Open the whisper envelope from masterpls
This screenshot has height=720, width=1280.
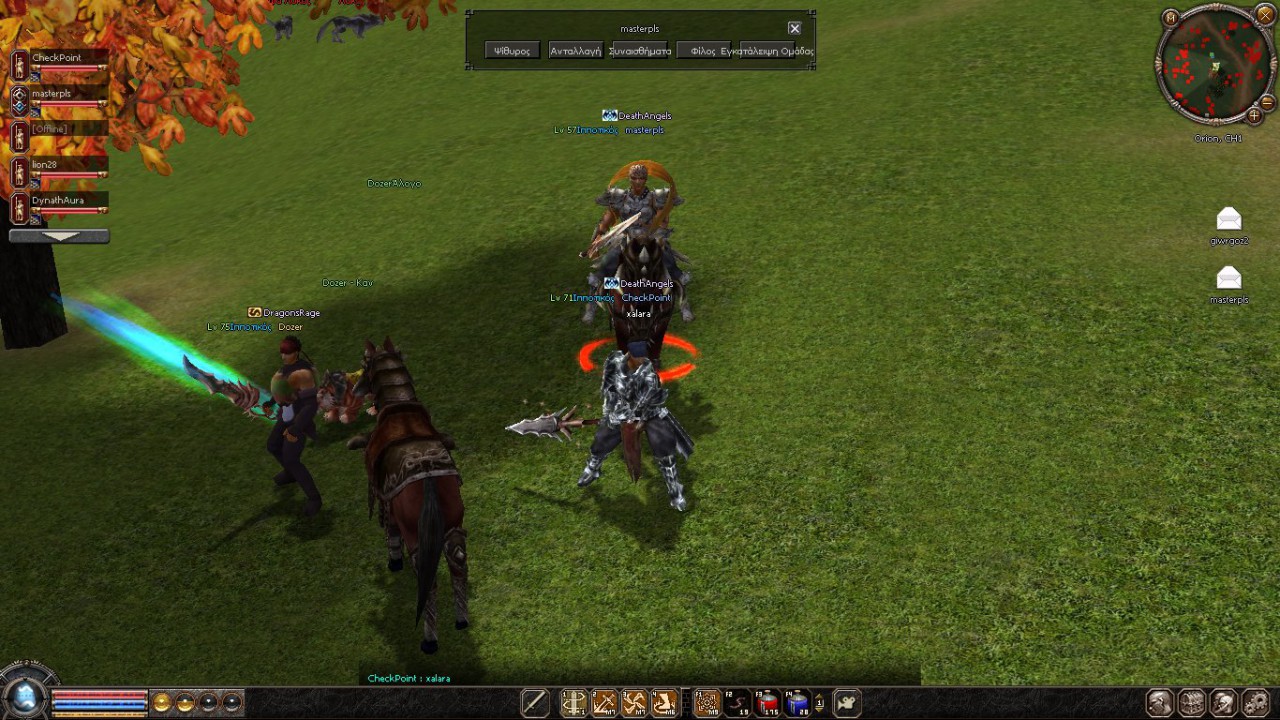coord(1229,278)
